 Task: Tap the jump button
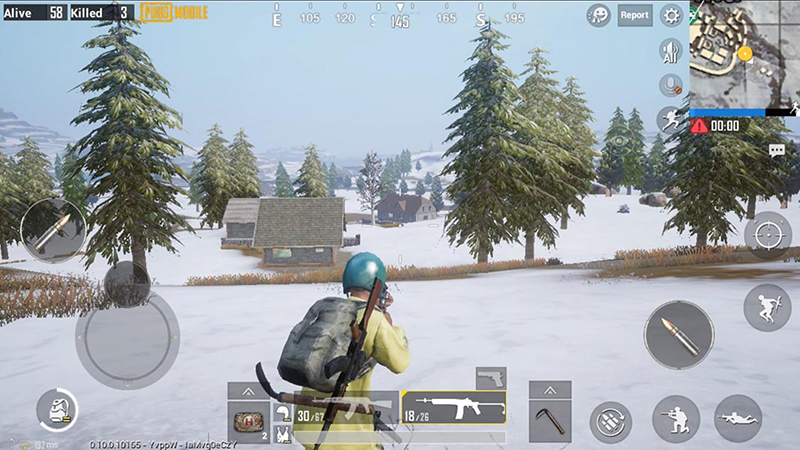click(767, 307)
